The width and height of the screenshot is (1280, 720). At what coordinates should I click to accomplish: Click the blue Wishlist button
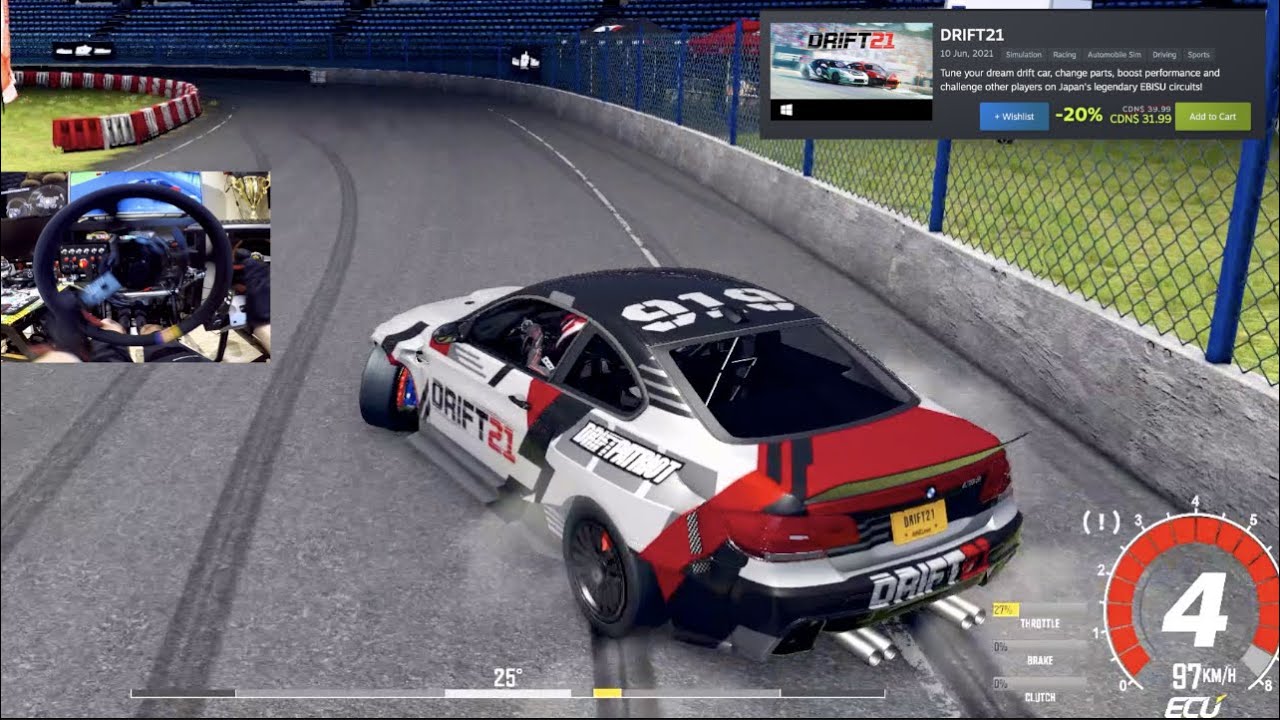coord(1014,117)
